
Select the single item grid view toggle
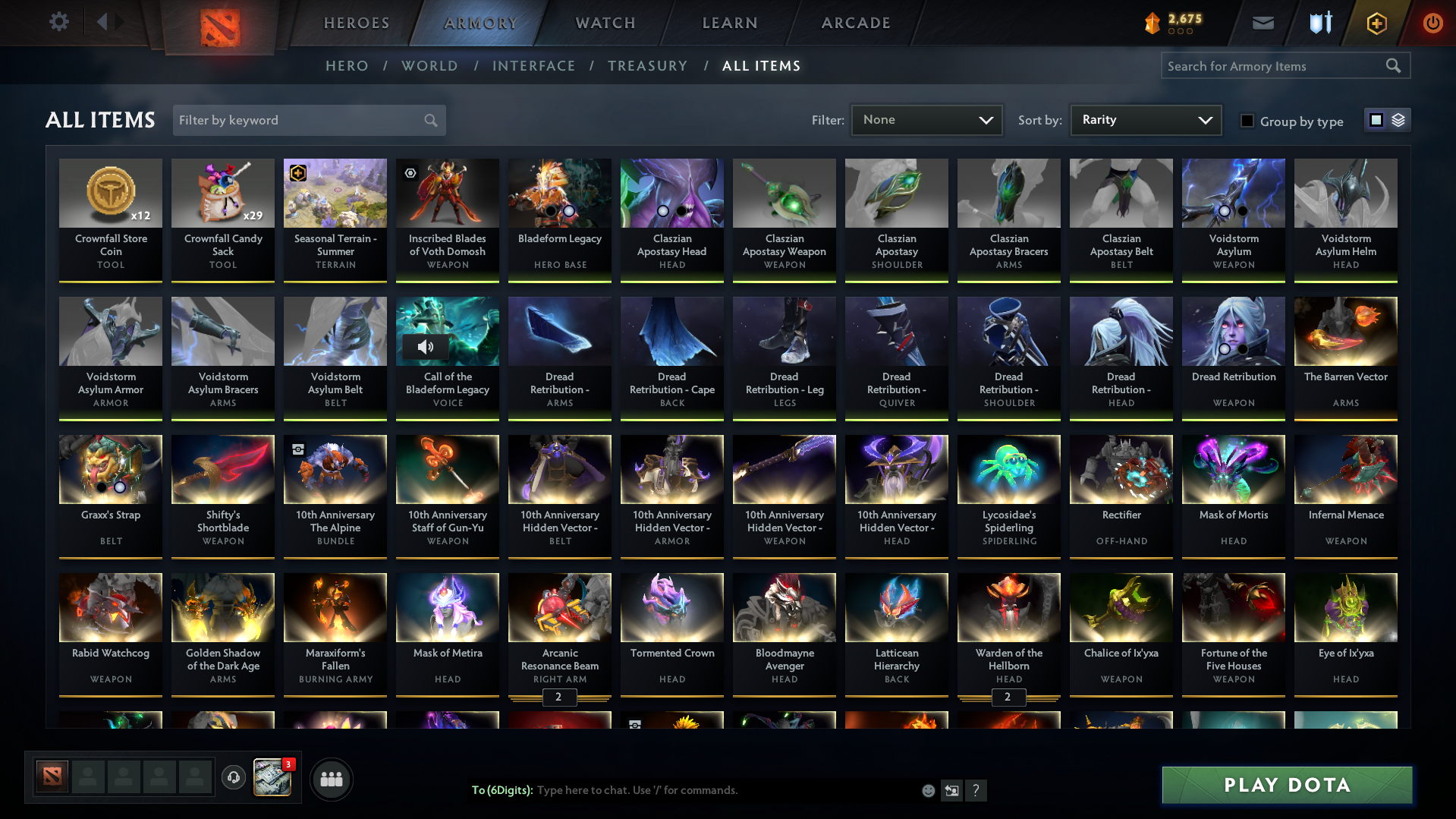1376,120
